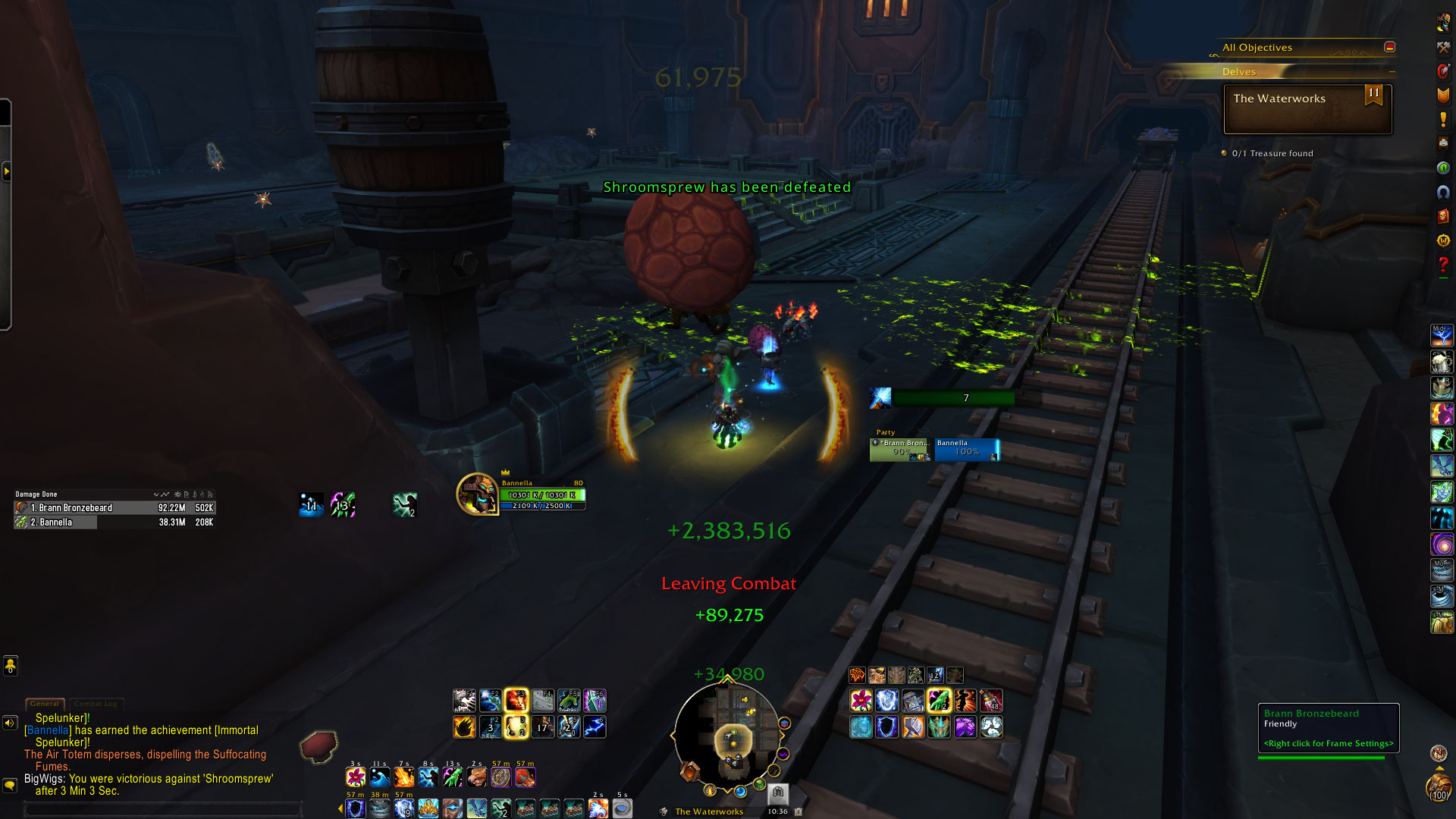Click Bannella's player portrait
Screen dimensions: 1456x819
click(x=477, y=494)
